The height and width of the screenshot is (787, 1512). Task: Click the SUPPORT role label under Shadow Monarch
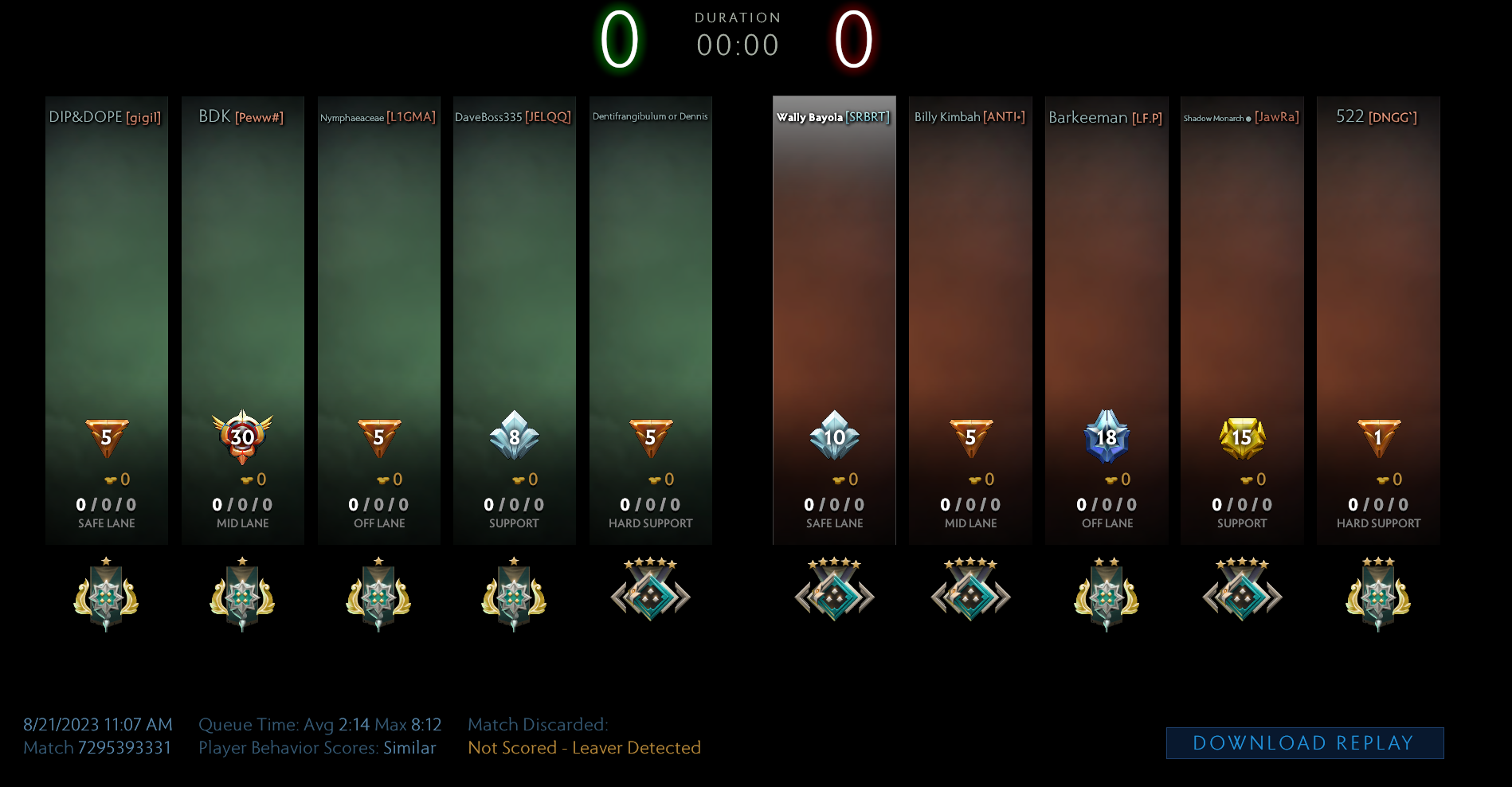1241,523
